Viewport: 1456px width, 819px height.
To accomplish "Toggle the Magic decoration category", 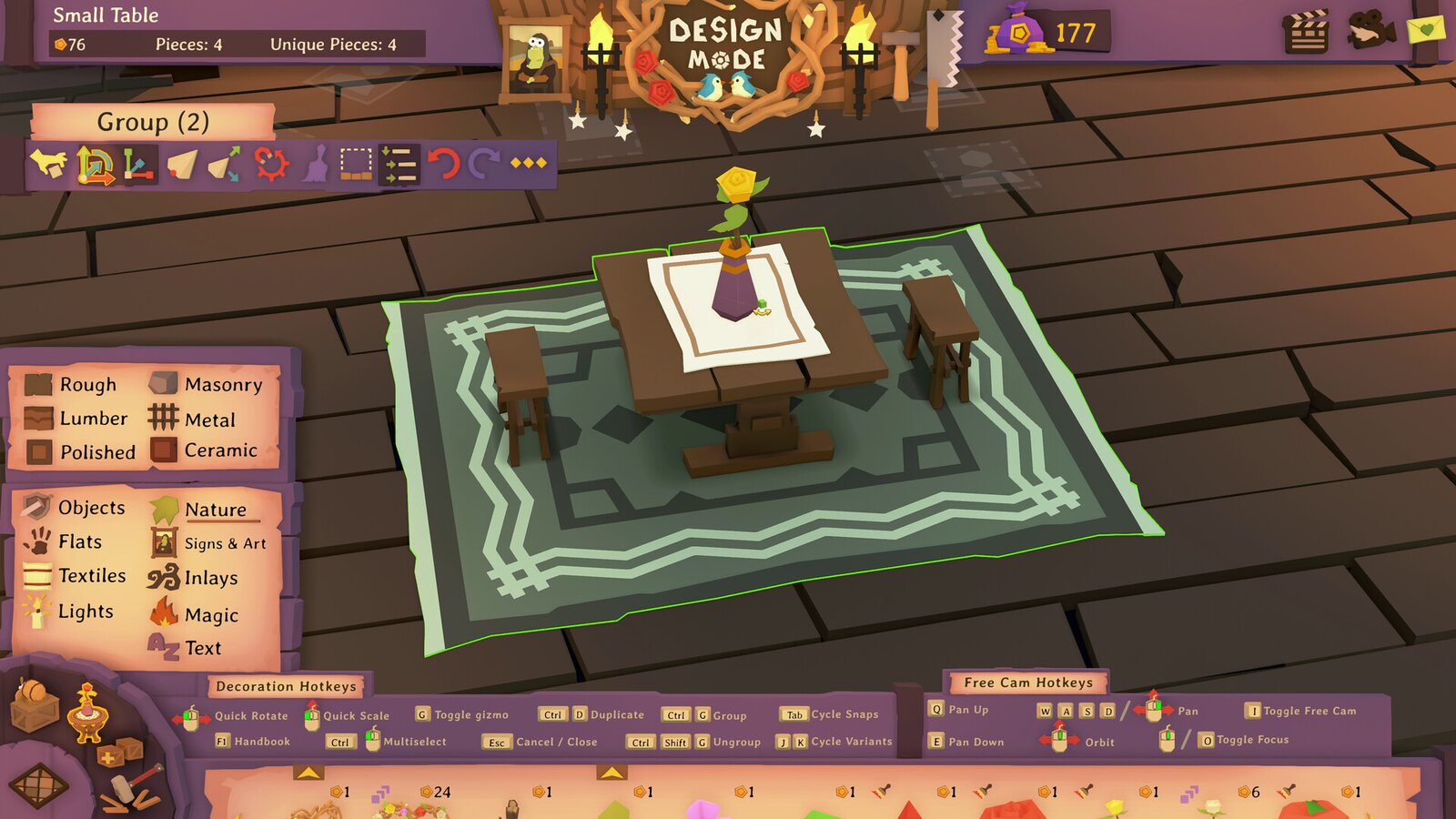I will pos(210,615).
